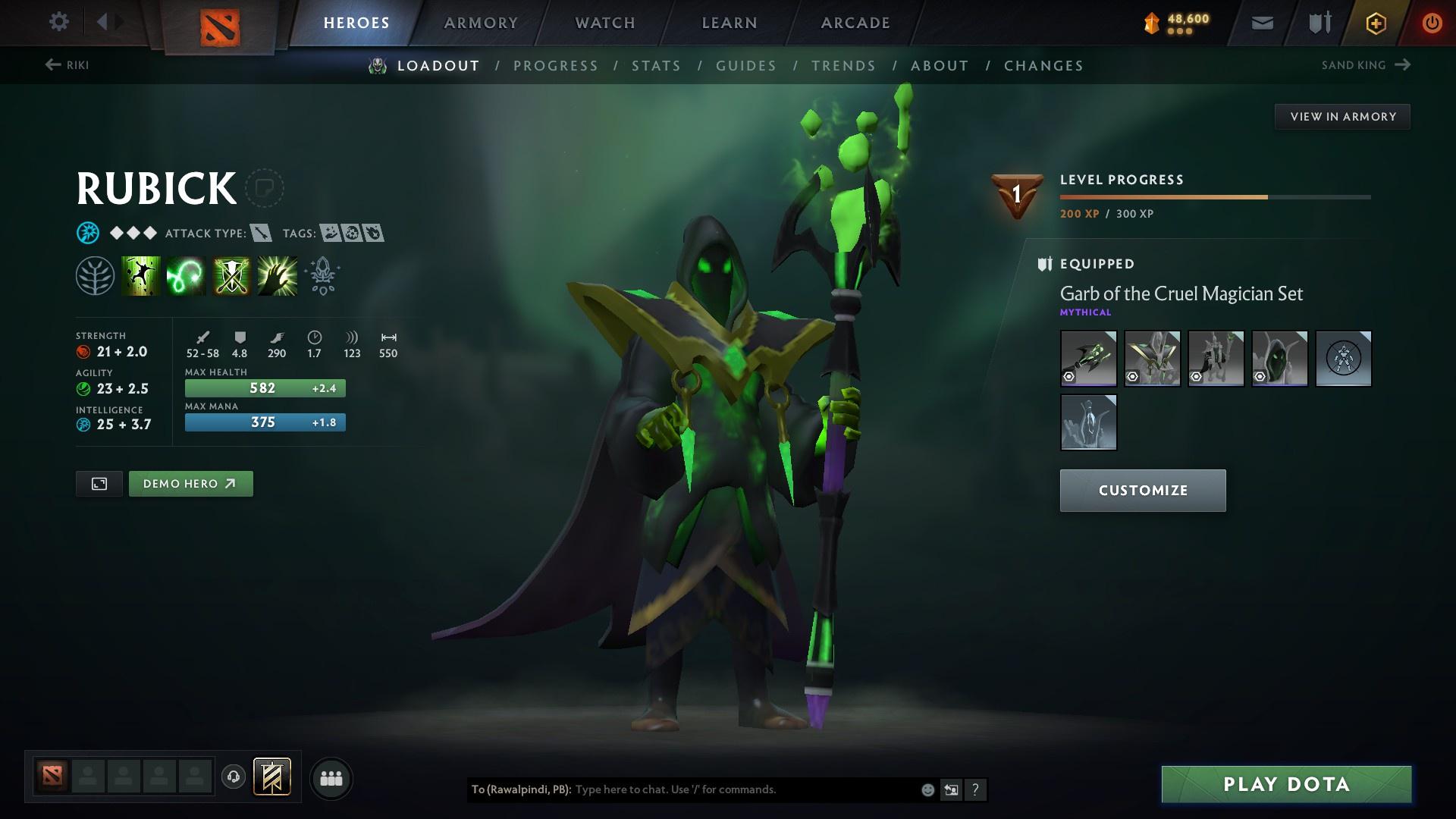
Task: Select the Fade Bolt ability icon
Action: click(185, 275)
